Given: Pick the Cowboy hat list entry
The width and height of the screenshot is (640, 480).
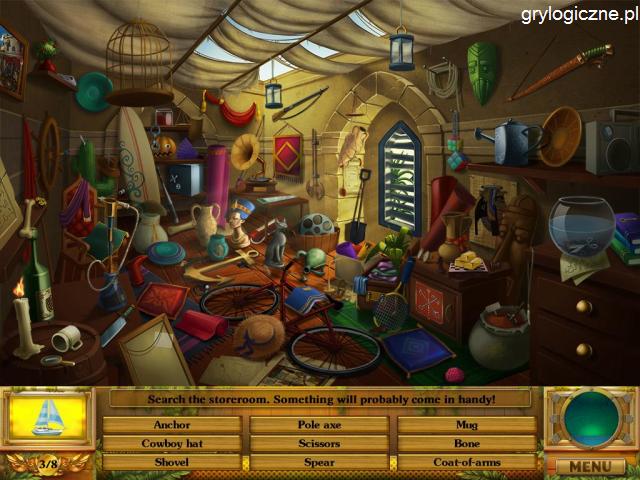Looking at the screenshot, I should 172,443.
